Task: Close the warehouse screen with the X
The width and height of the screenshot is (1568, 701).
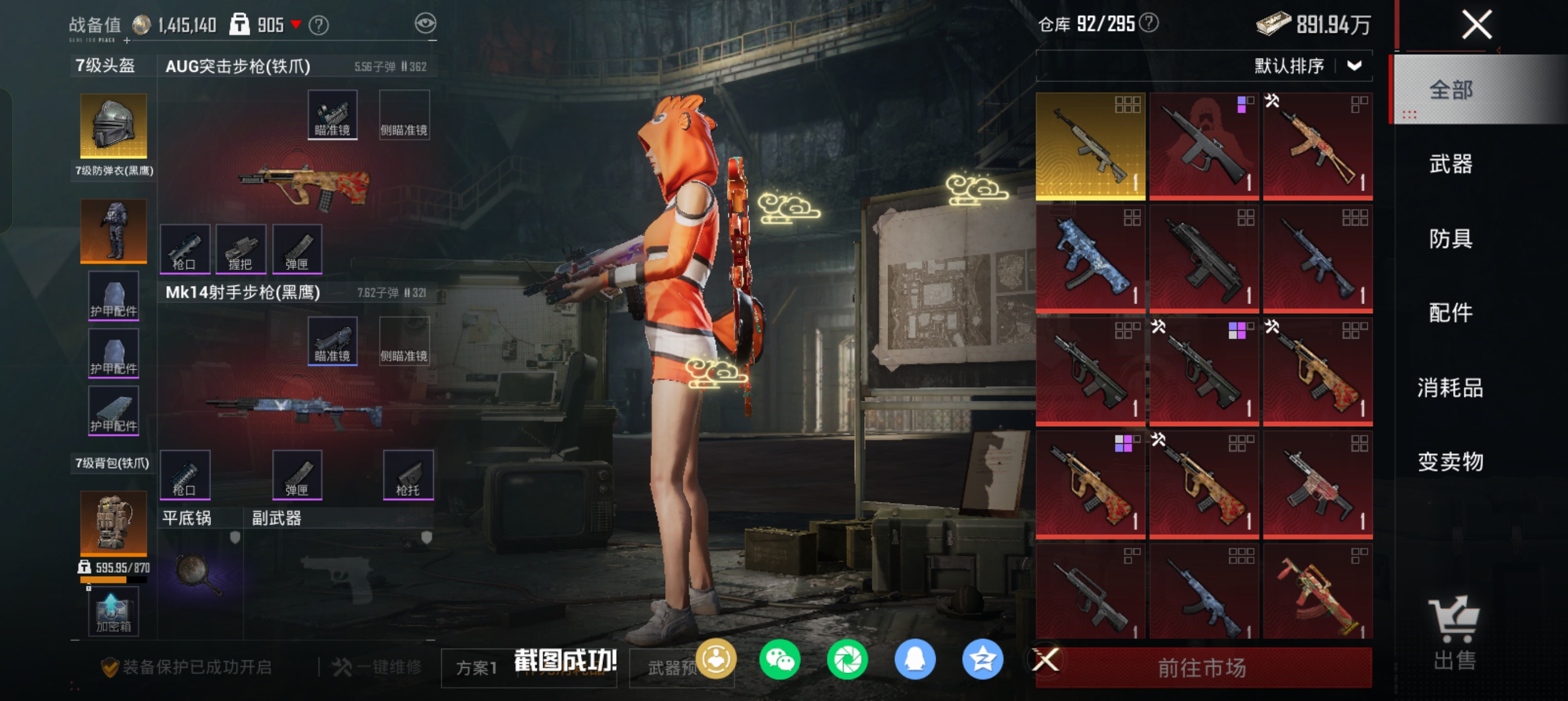Action: (1476, 25)
